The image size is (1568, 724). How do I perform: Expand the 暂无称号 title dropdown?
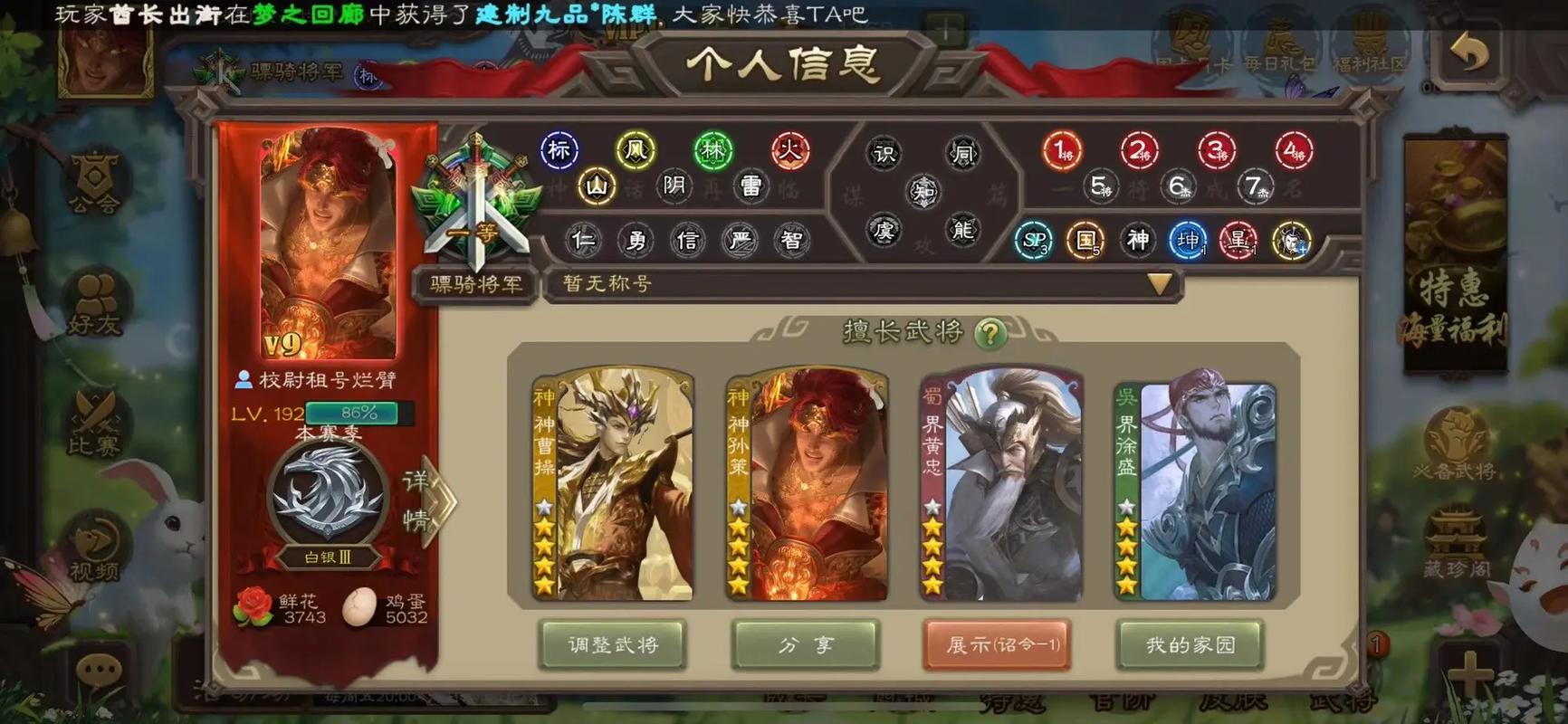pos(1158,284)
